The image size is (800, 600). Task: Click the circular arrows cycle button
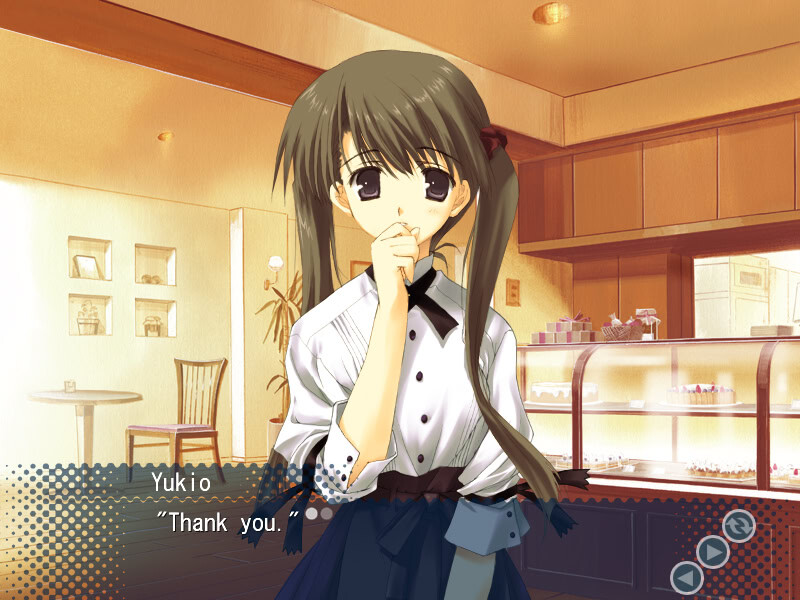click(739, 525)
